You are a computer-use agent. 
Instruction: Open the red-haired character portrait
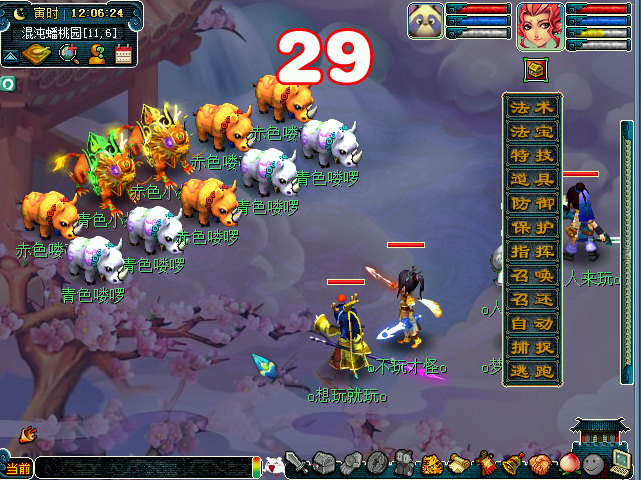(x=540, y=26)
